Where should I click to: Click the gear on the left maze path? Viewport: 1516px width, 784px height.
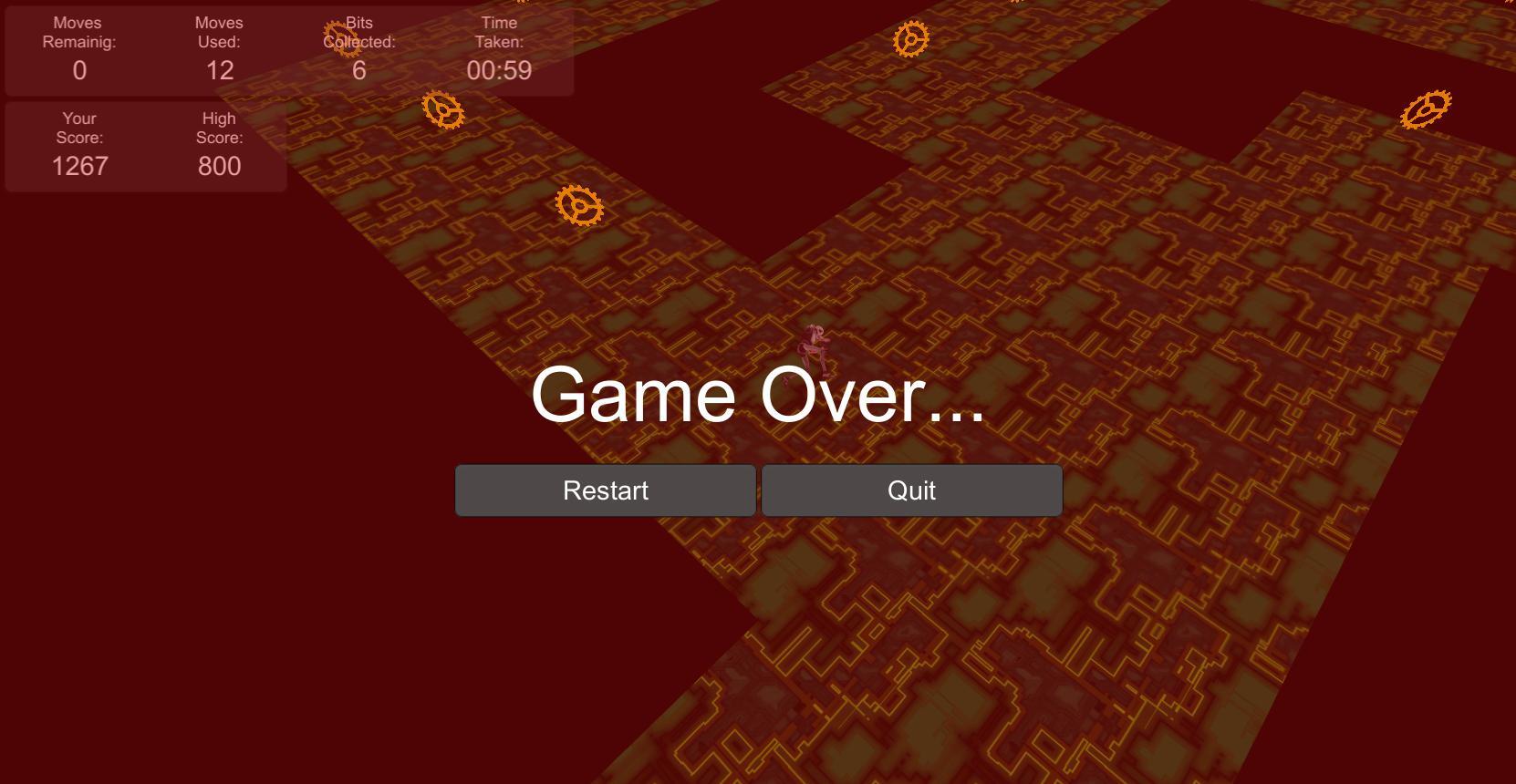pyautogui.click(x=577, y=204)
